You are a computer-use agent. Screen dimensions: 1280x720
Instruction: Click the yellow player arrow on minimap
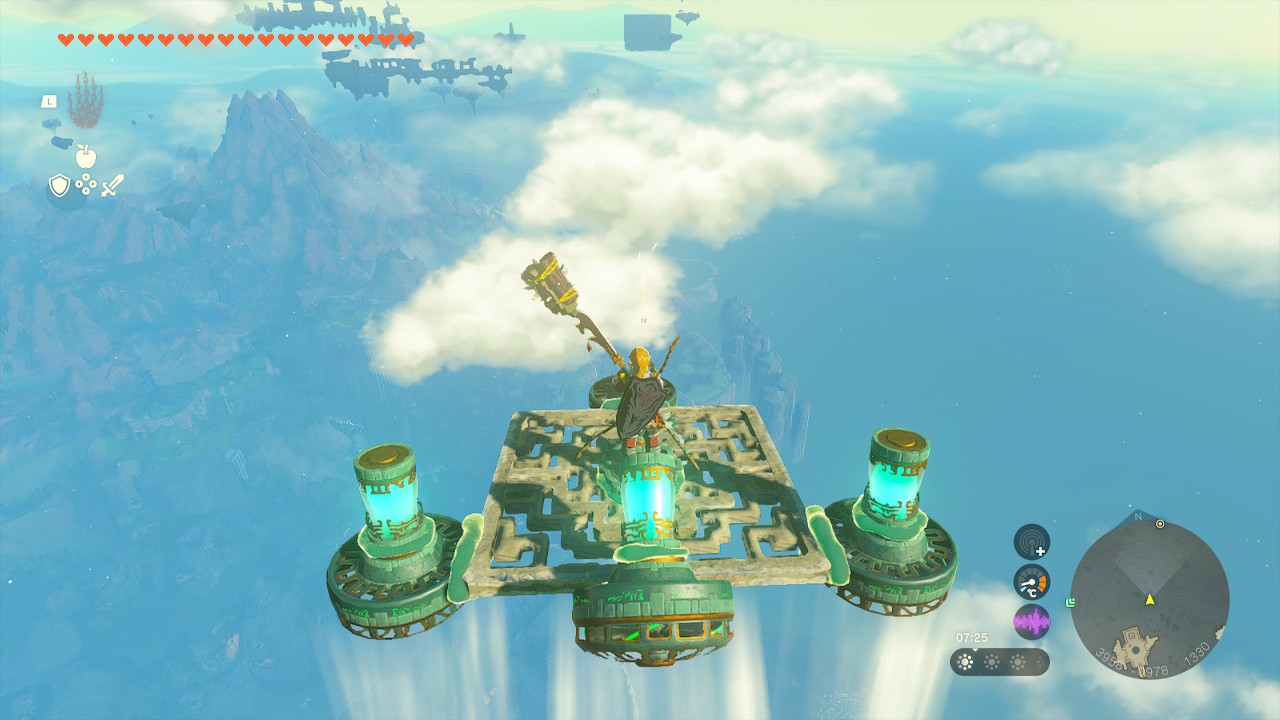tap(1150, 599)
